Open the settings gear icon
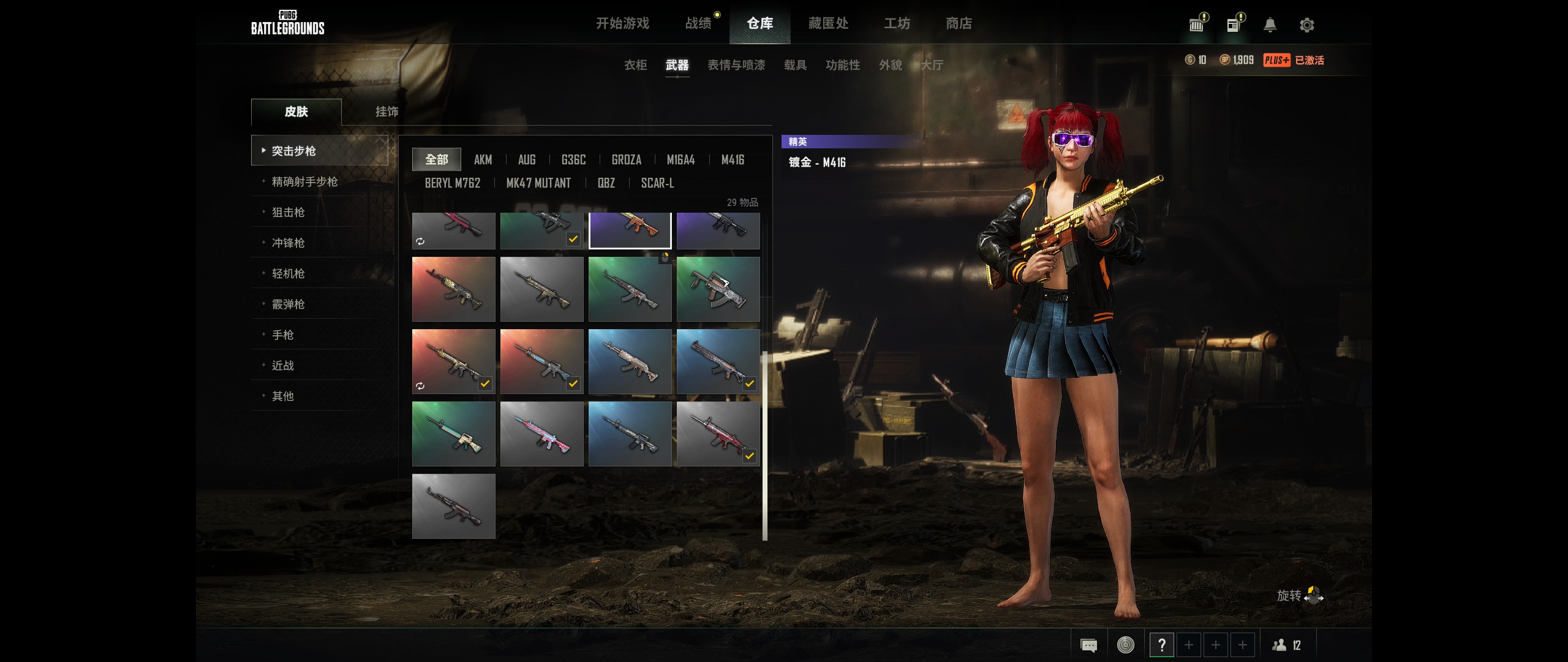The image size is (1568, 662). (1306, 25)
